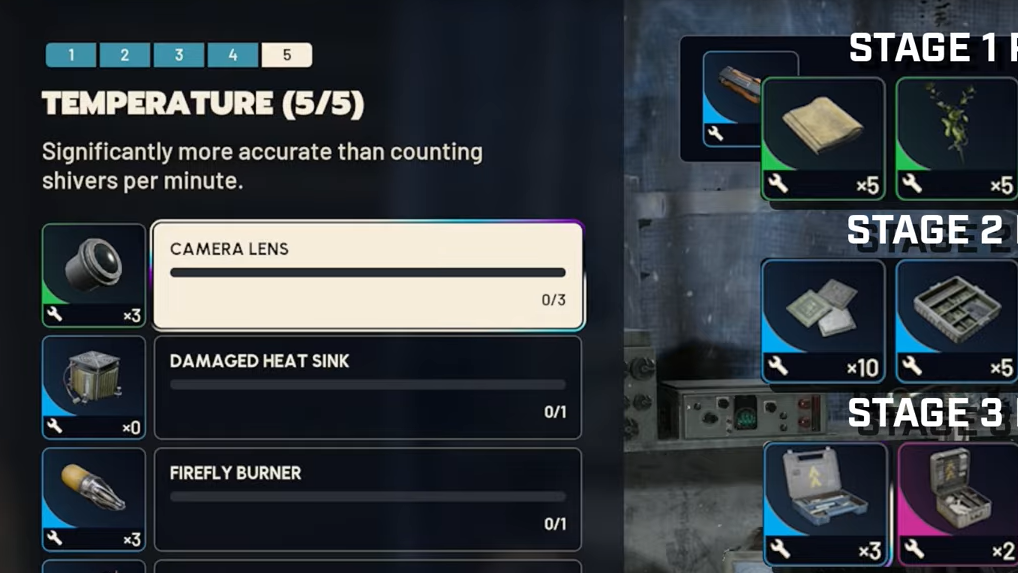Open level tab 3
This screenshot has height=573, width=1018.
tap(179, 55)
